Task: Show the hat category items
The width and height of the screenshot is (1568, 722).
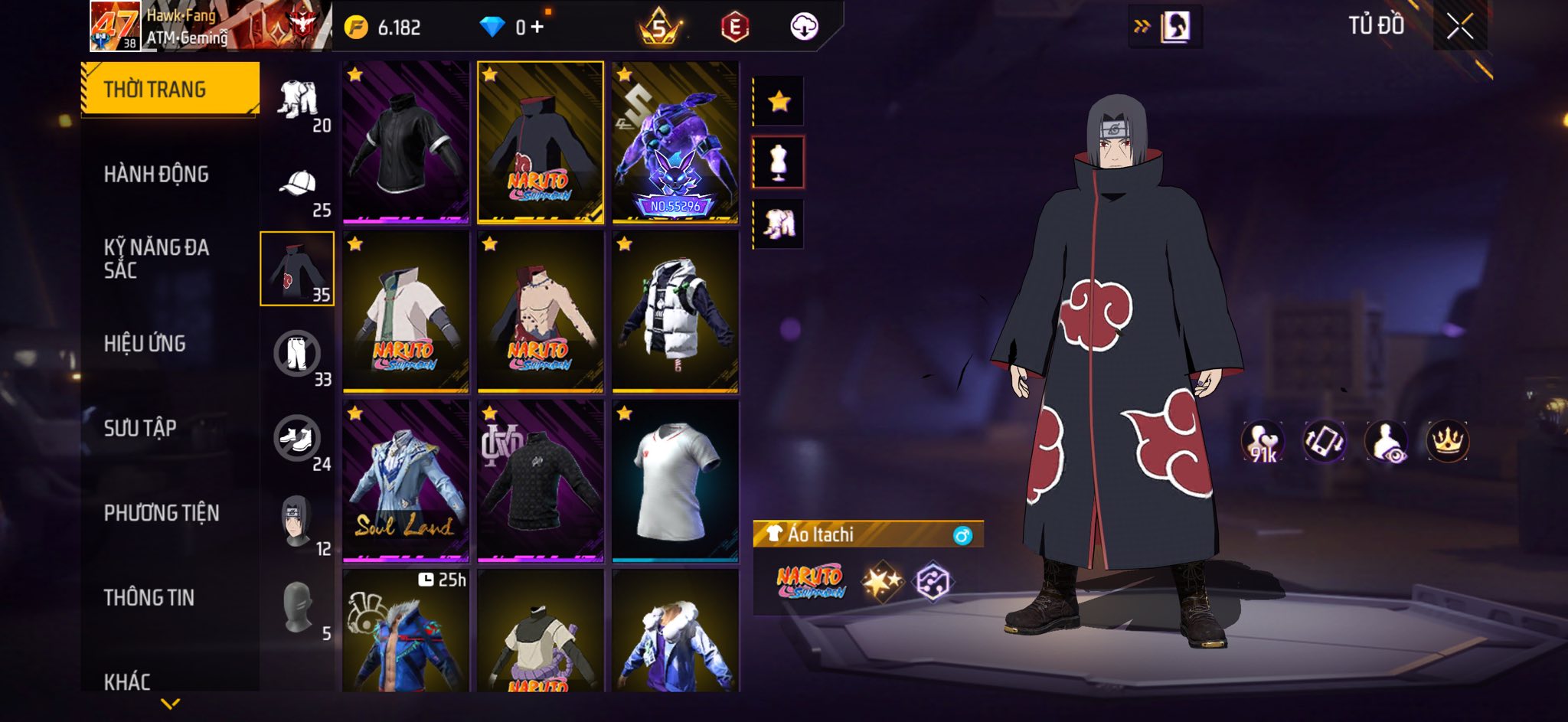Action: 299,188
